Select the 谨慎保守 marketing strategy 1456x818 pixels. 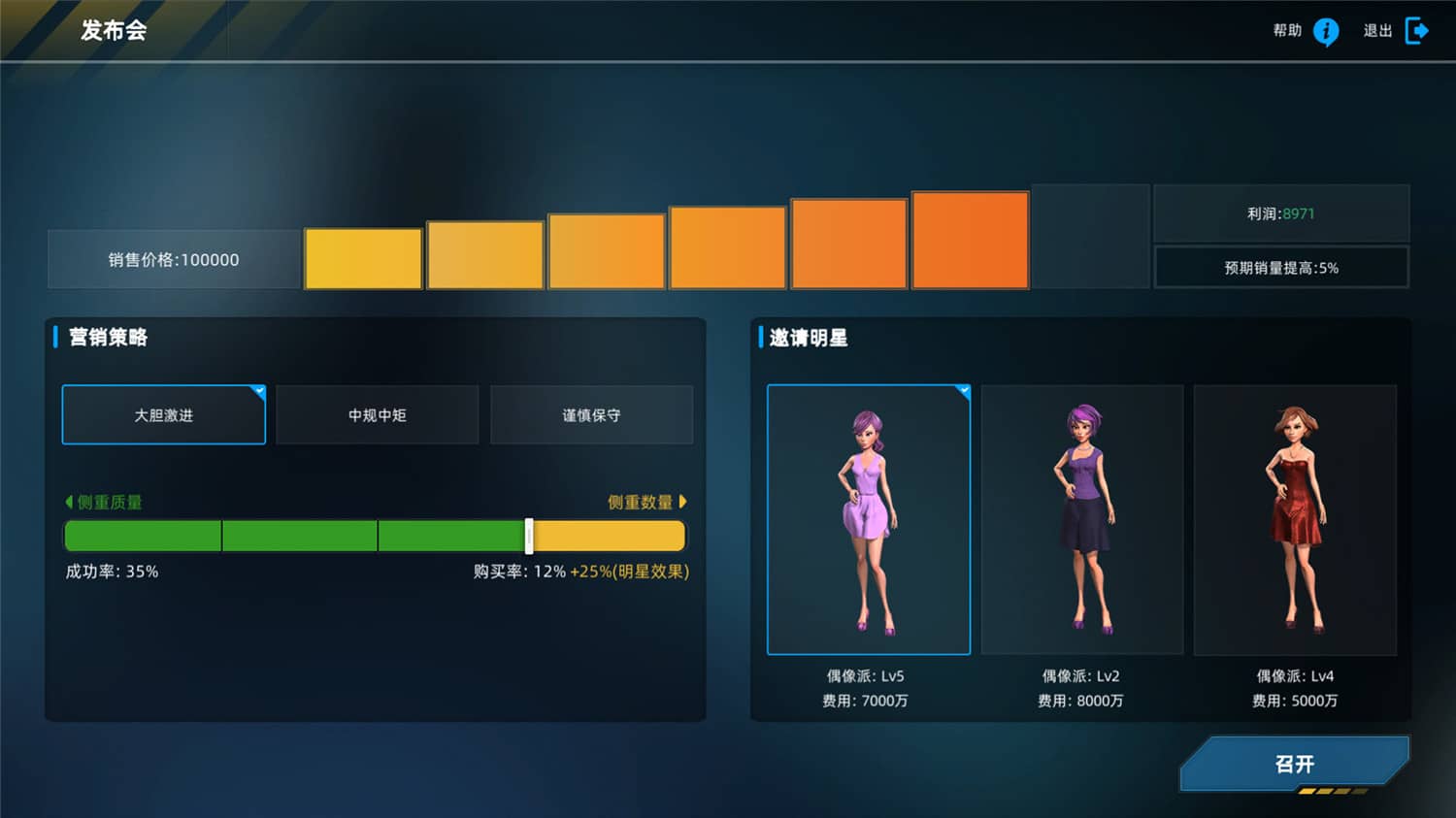click(x=592, y=414)
